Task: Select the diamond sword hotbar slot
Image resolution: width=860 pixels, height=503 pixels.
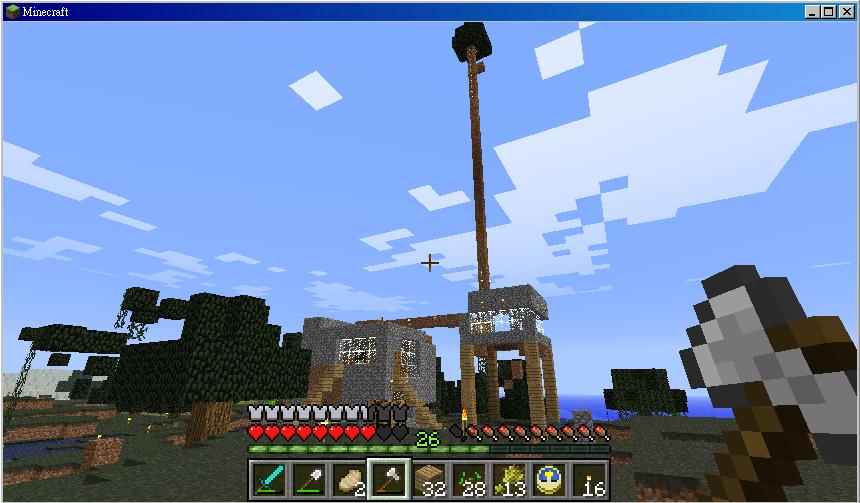Action: [269, 479]
